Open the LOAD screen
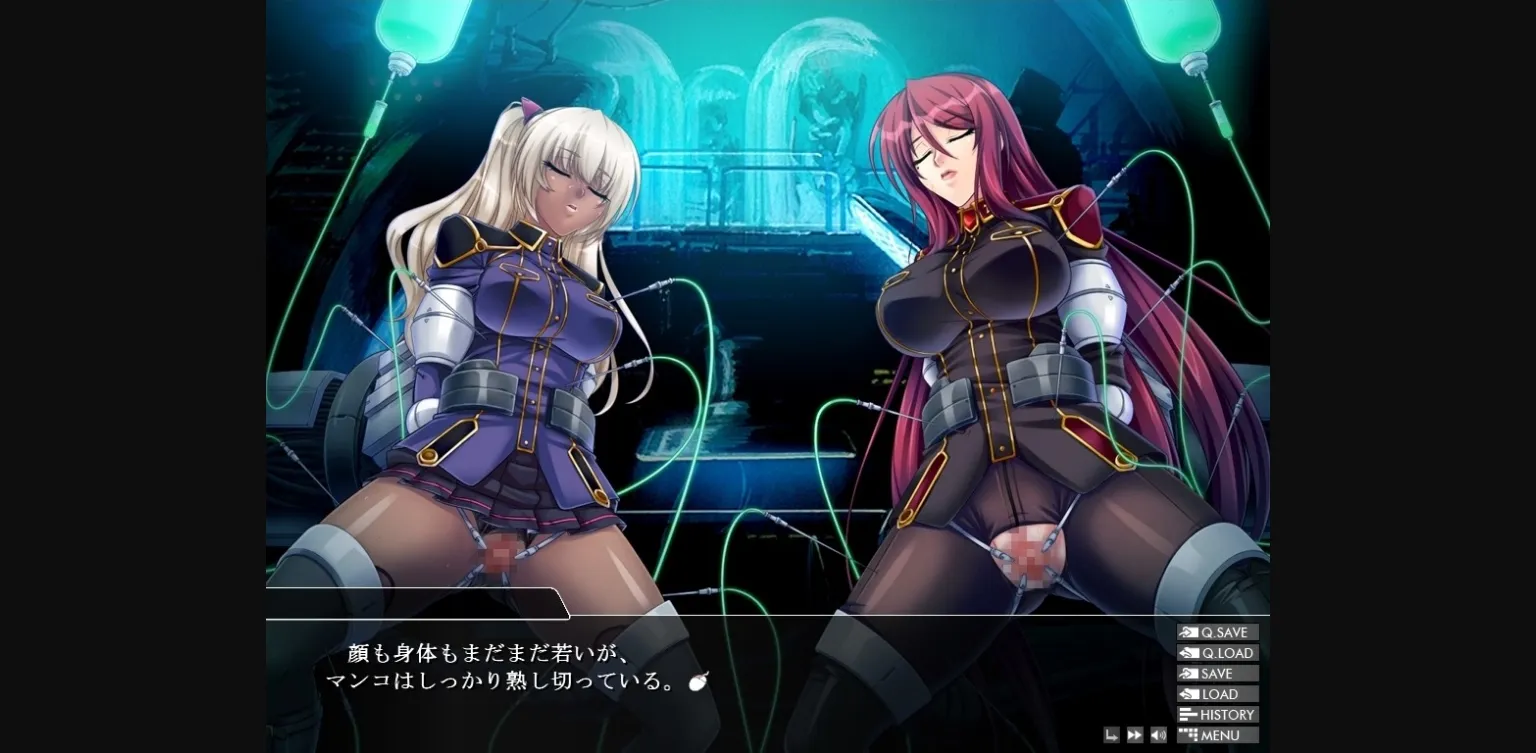Viewport: 1536px width, 753px height. (1218, 694)
